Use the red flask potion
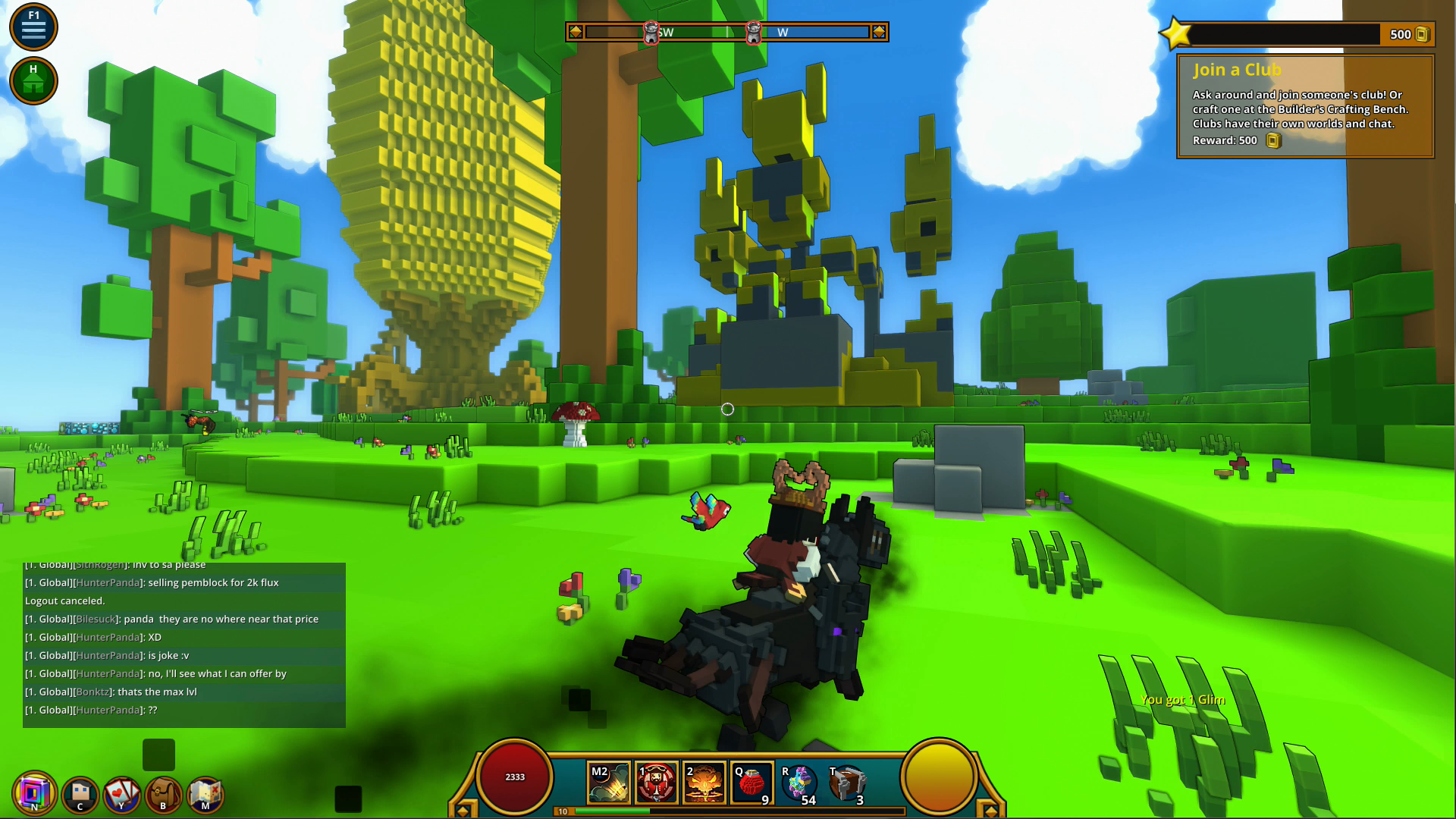This screenshot has width=1456, height=819. (752, 783)
